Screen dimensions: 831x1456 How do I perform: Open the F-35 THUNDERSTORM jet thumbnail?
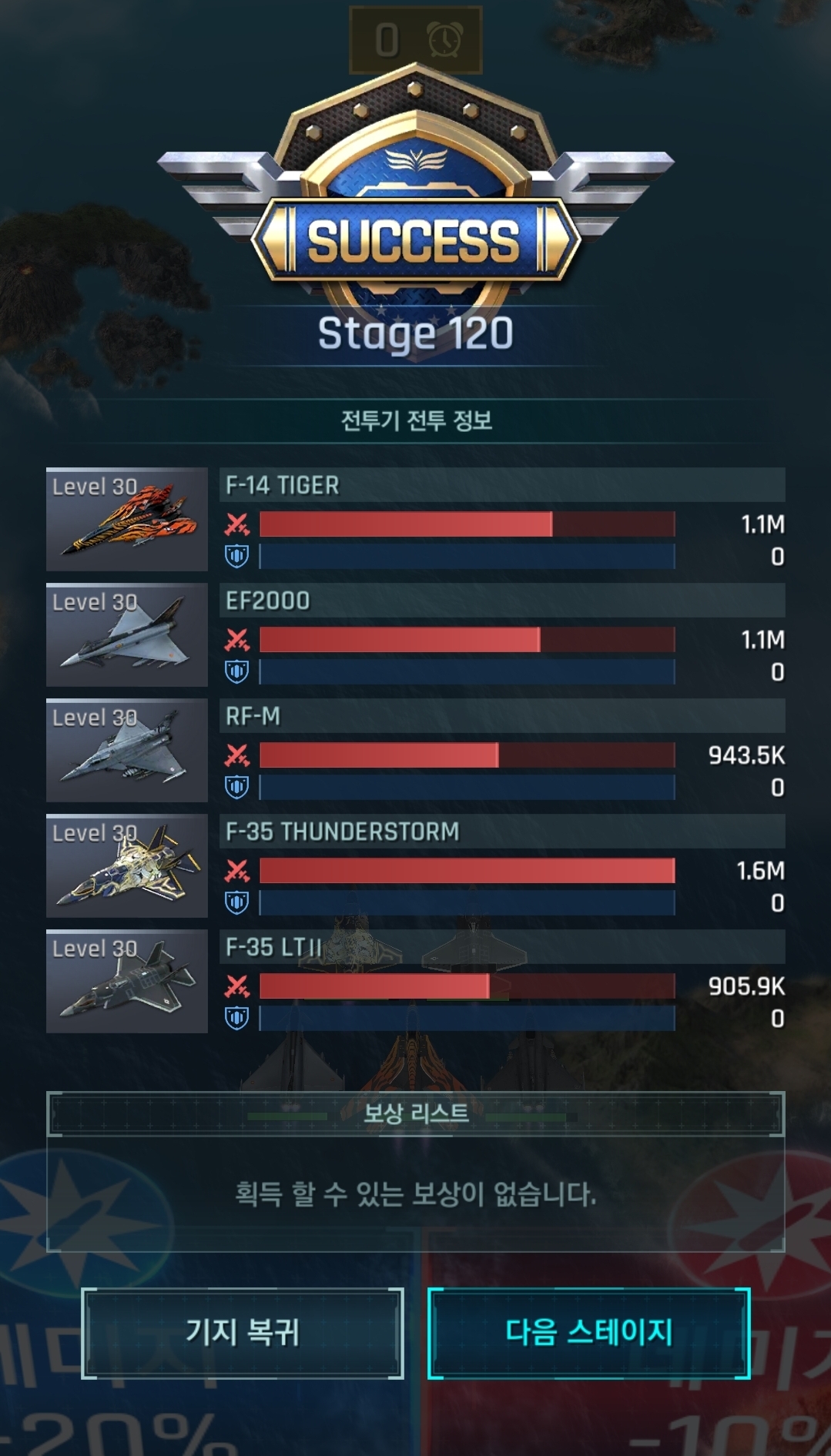tap(127, 865)
